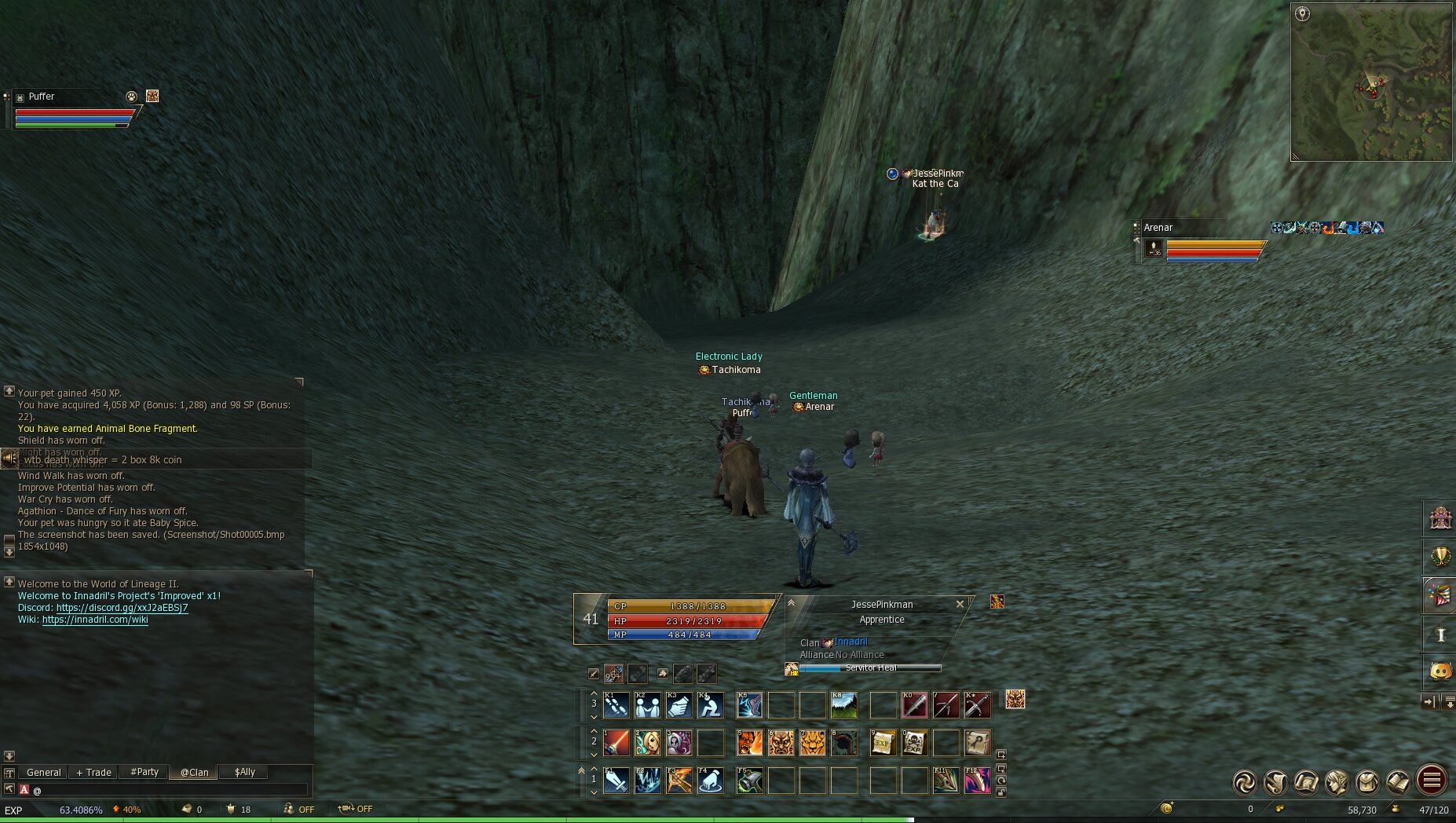Screen dimensions: 1456x823
Task: Open the golden trophy side-panel icon
Action: coord(1440,557)
